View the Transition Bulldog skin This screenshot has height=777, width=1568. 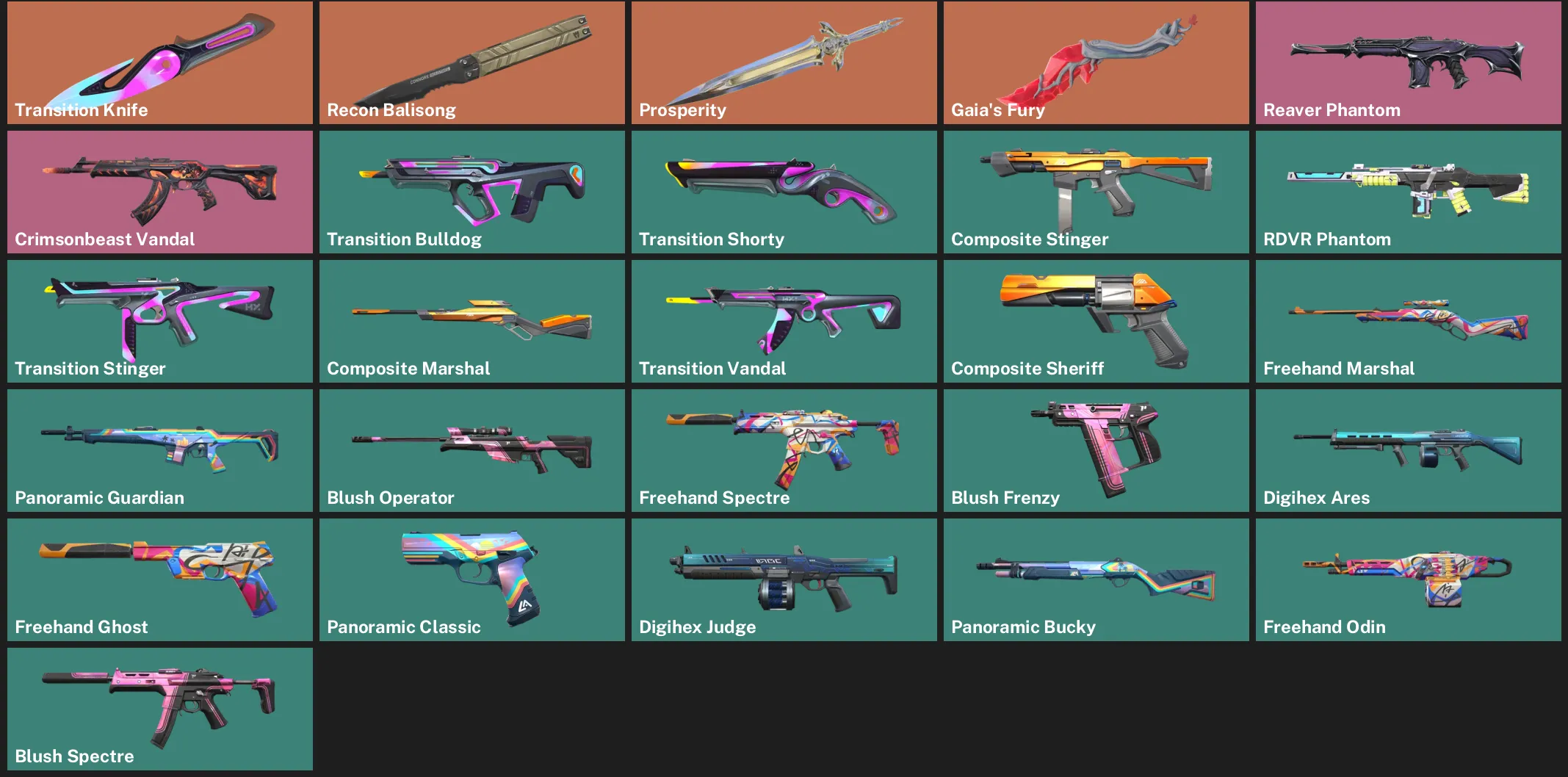coord(471,192)
